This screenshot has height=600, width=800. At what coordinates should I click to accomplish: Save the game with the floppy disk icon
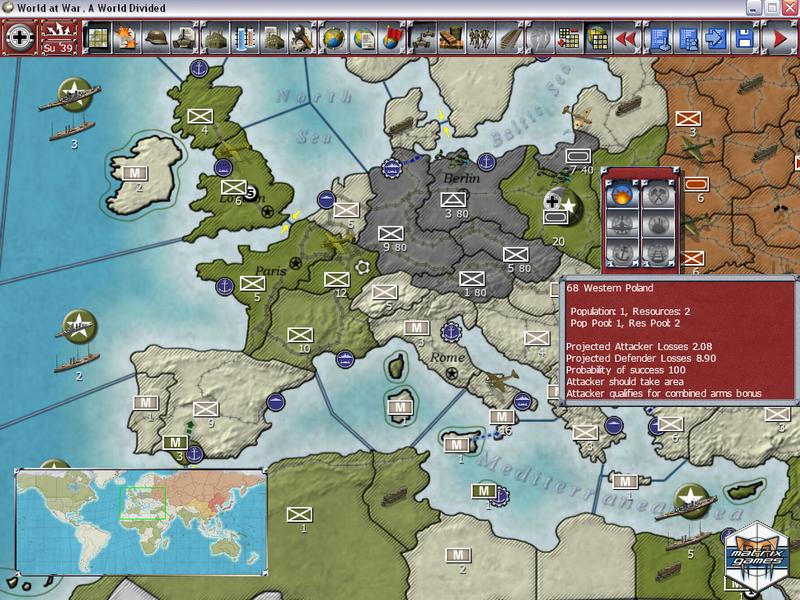point(744,38)
